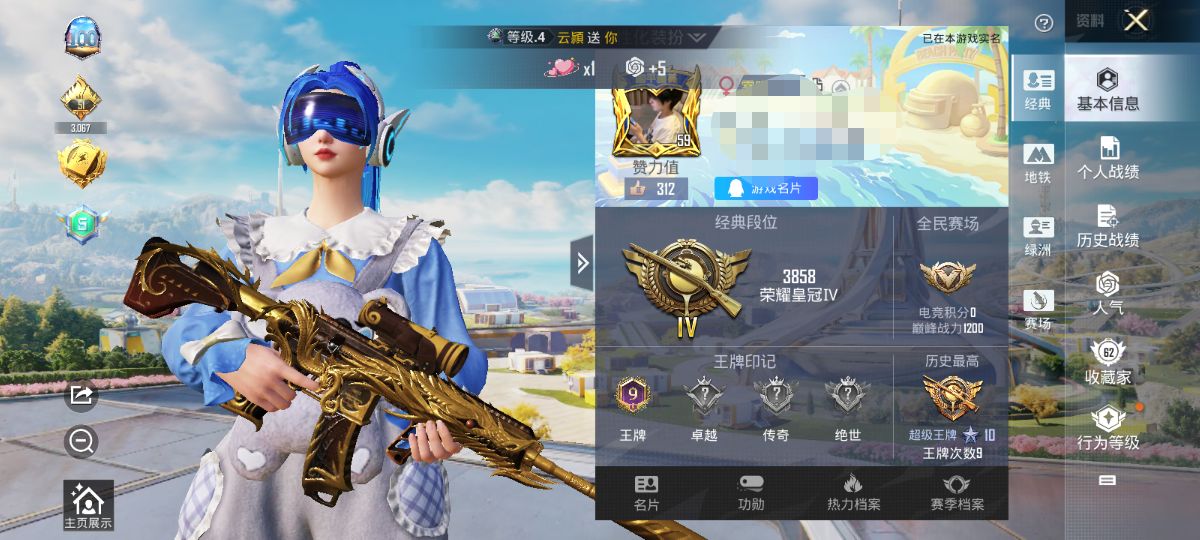This screenshot has height=540, width=1200.
Task: Click the question mark help icon
Action: (x=1044, y=23)
